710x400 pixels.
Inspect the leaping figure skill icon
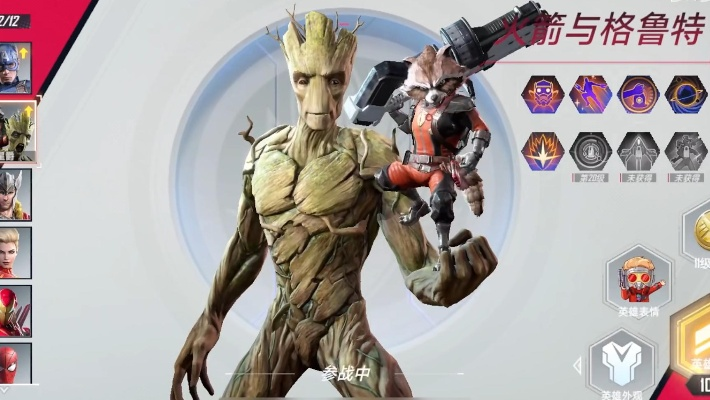(x=589, y=94)
